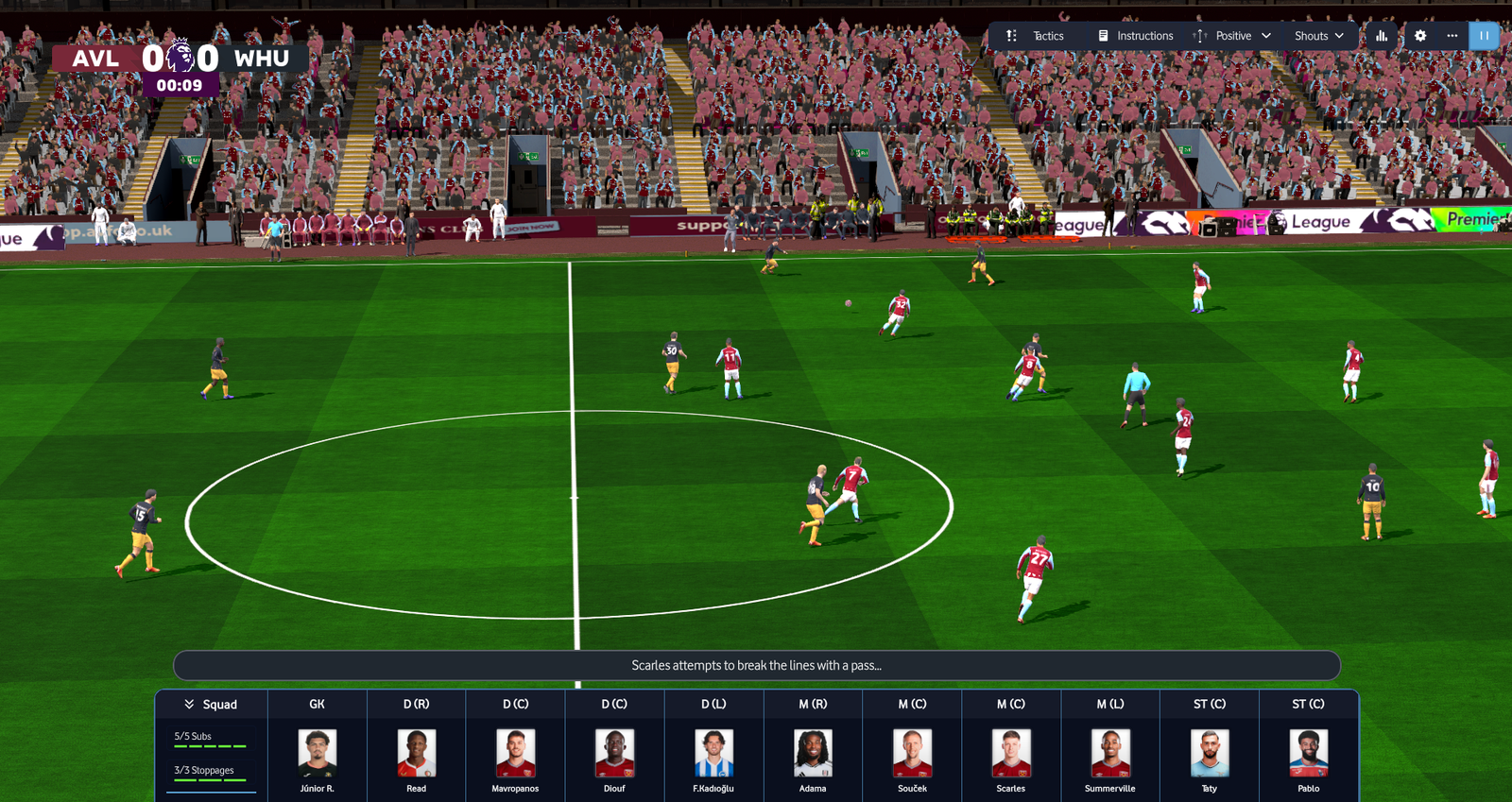1512x802 pixels.
Task: Choose midfielder Souček
Action: (912, 754)
